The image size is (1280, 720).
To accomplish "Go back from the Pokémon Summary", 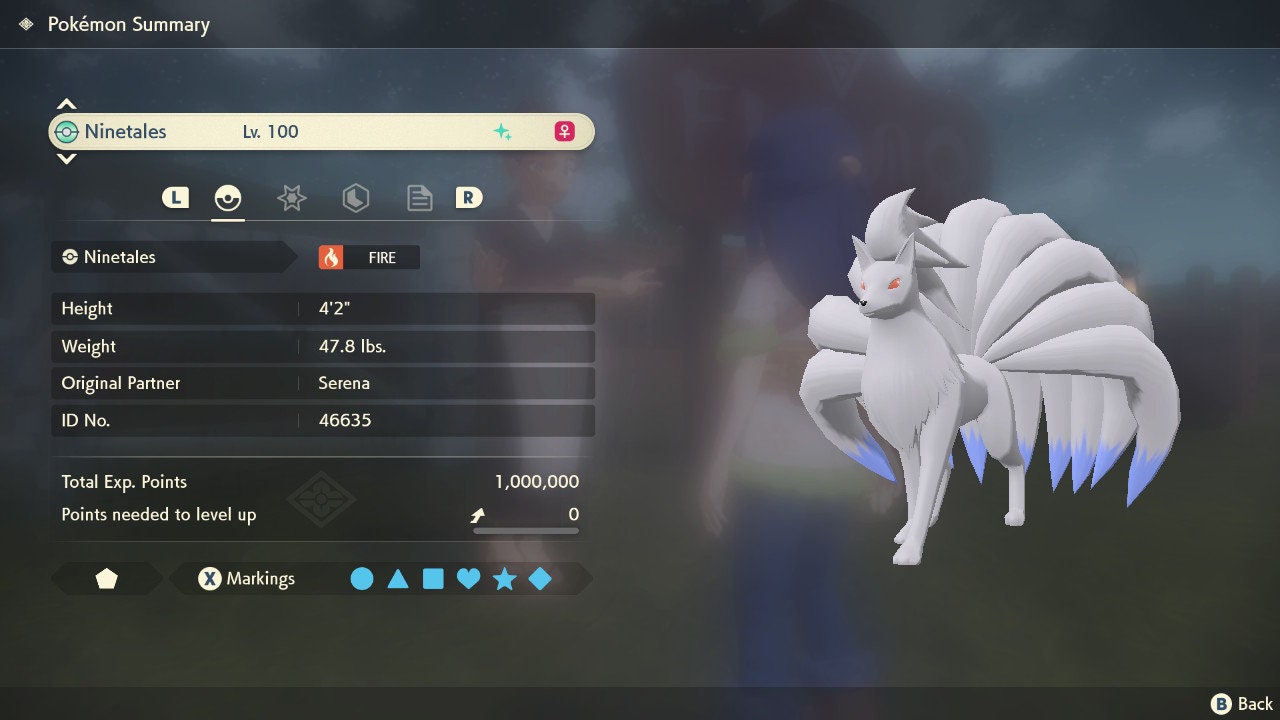I will (1243, 704).
